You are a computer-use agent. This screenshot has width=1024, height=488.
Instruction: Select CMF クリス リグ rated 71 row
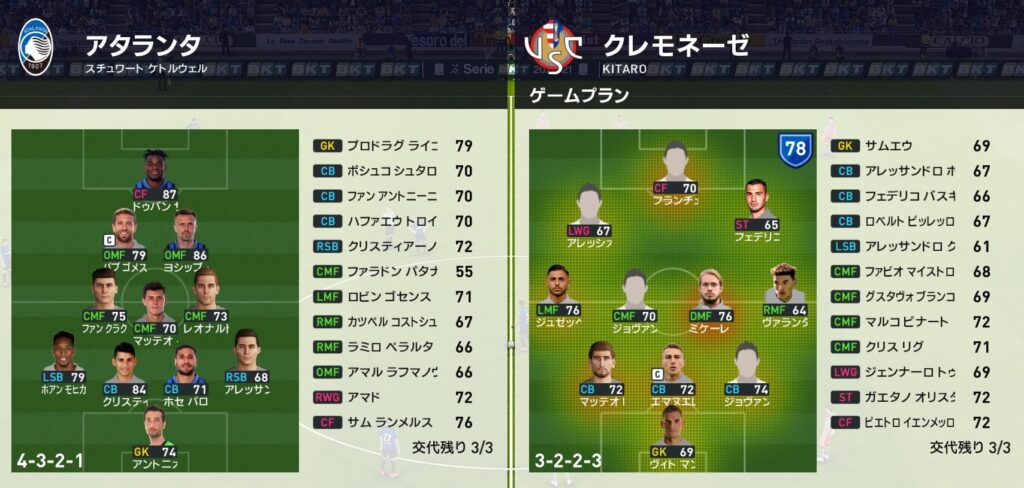(910, 347)
